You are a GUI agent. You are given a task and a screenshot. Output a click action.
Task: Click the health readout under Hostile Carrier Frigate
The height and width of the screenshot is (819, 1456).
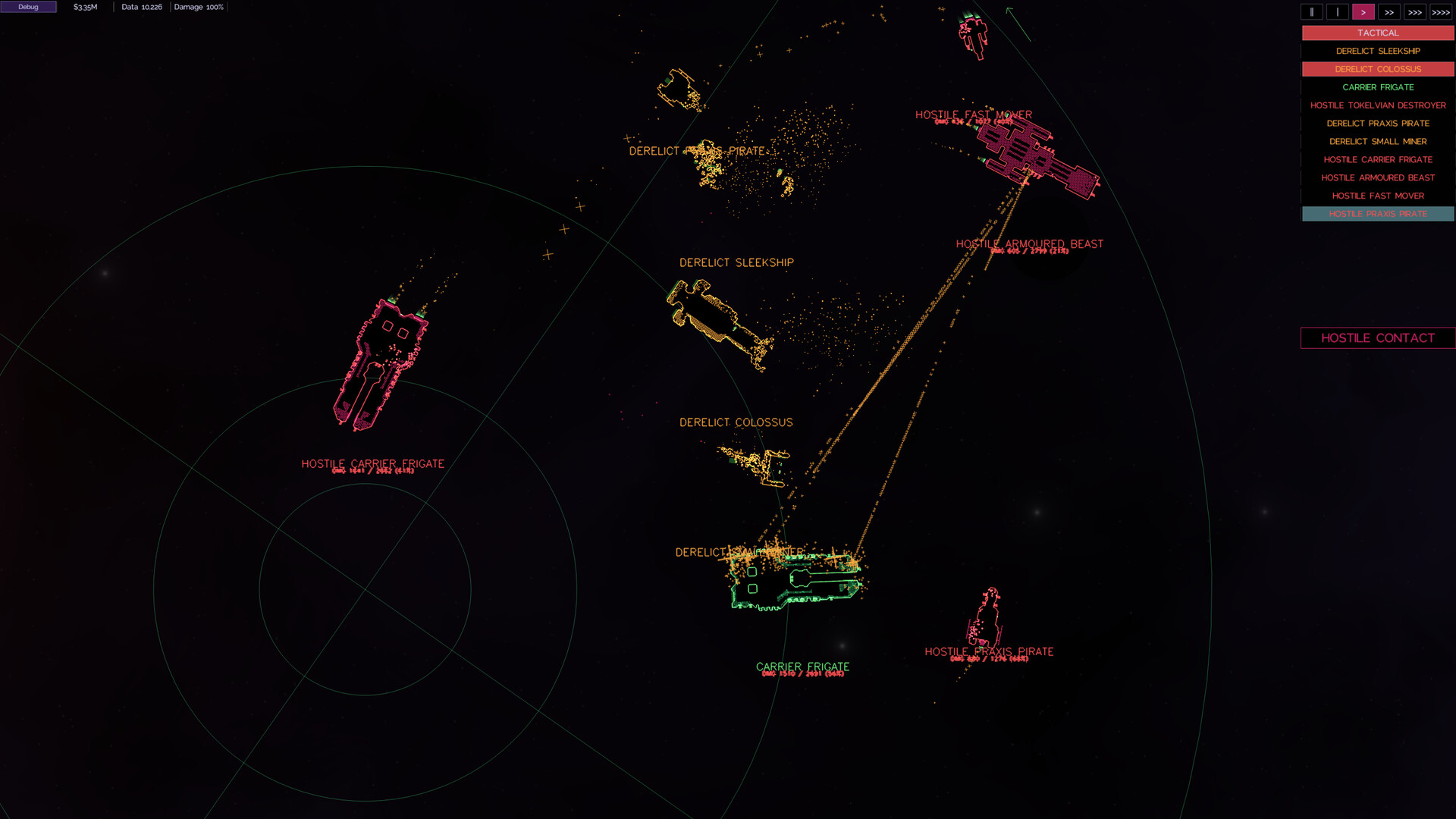point(372,470)
